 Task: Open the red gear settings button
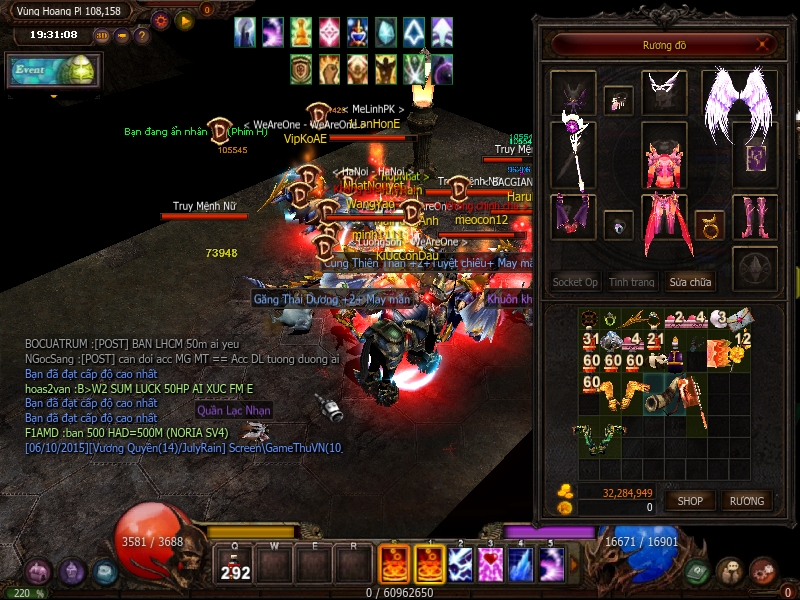161,20
